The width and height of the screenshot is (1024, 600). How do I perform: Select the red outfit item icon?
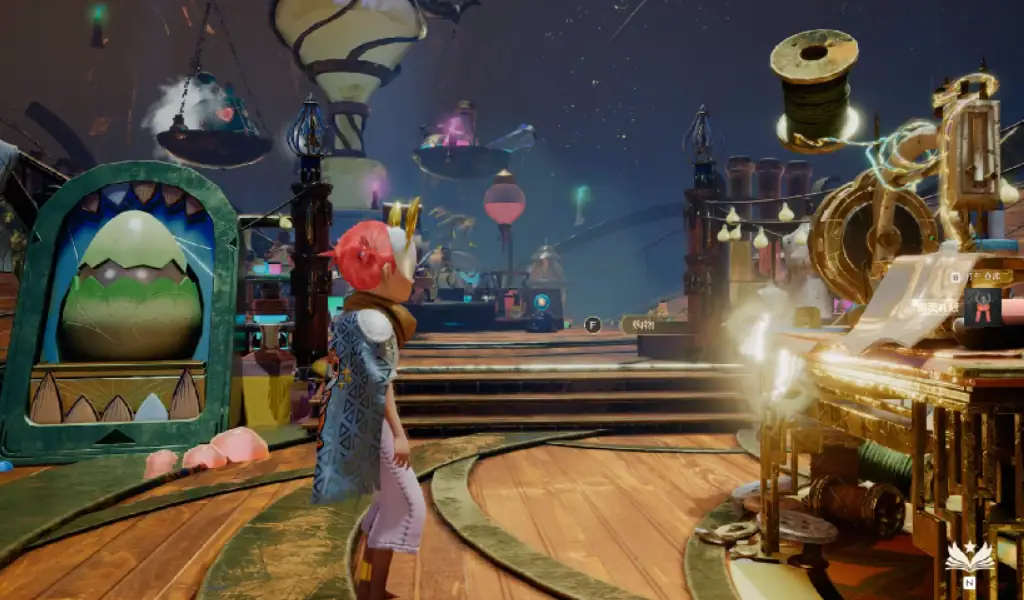[982, 306]
